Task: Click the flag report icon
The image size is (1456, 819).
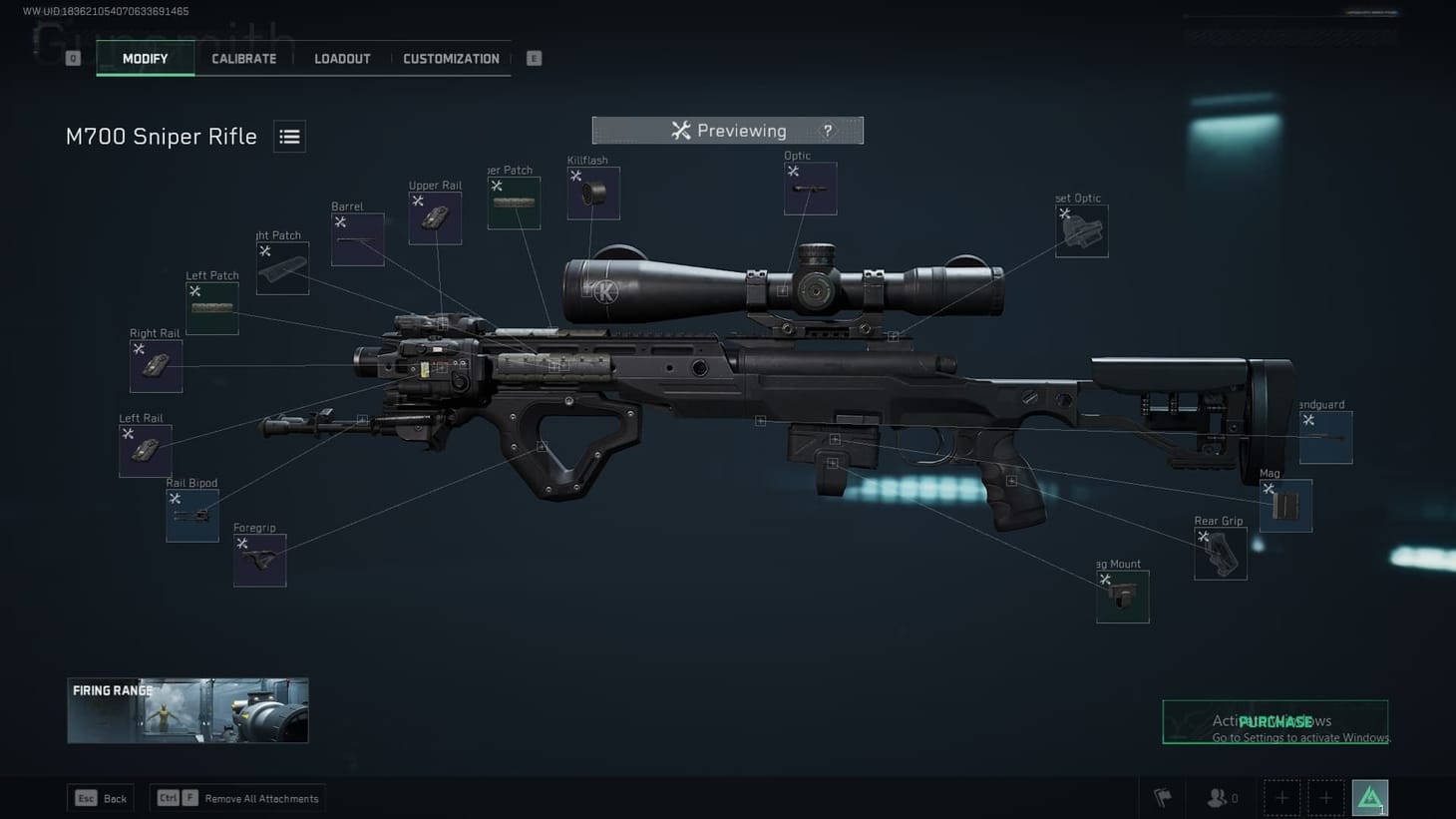Action: 1162,797
